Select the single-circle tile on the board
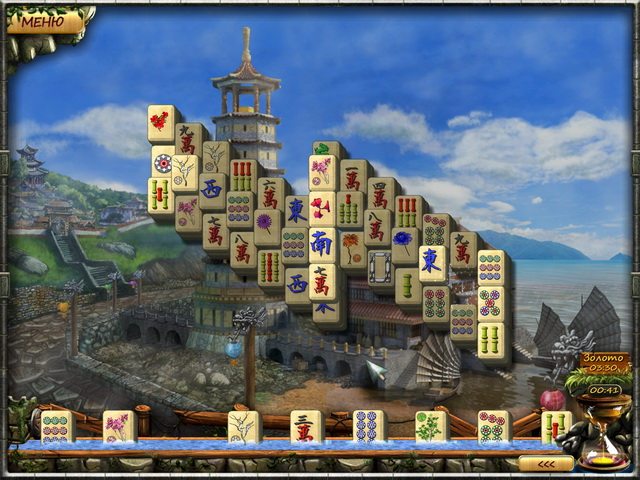The image size is (640, 480). pos(162,160)
